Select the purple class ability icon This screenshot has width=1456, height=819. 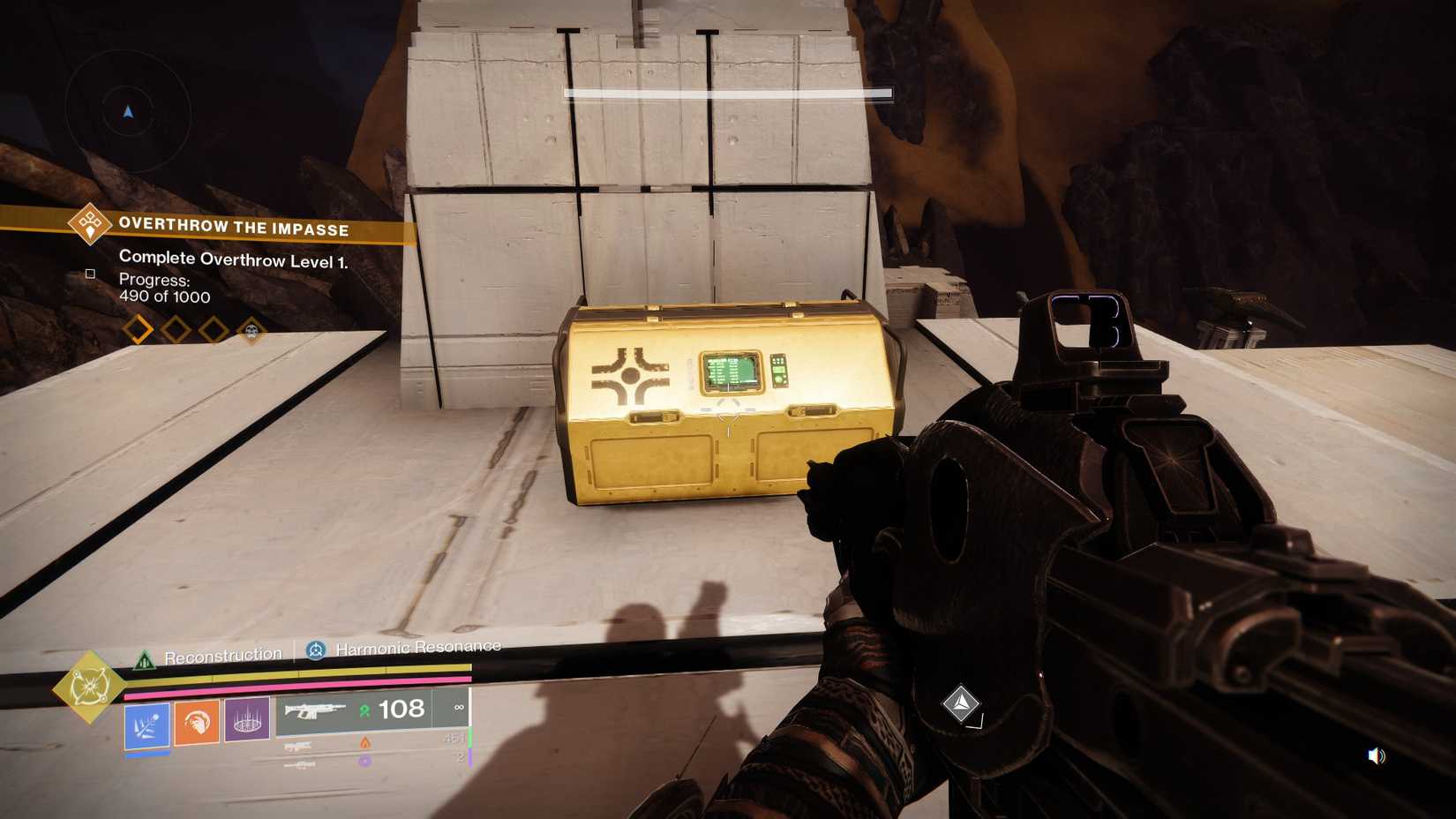pyautogui.click(x=248, y=720)
